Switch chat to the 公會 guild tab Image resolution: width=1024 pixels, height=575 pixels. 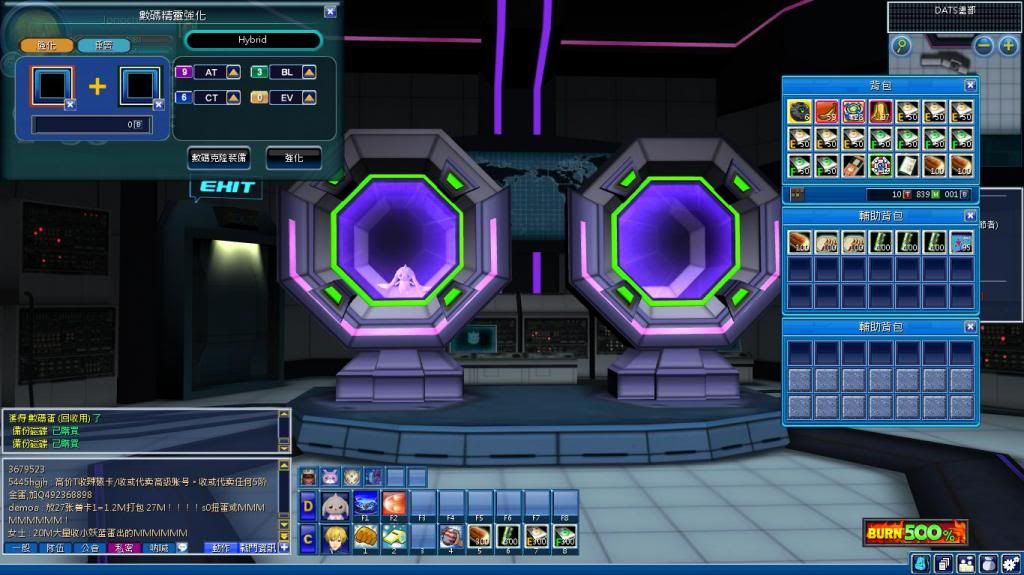pos(88,548)
